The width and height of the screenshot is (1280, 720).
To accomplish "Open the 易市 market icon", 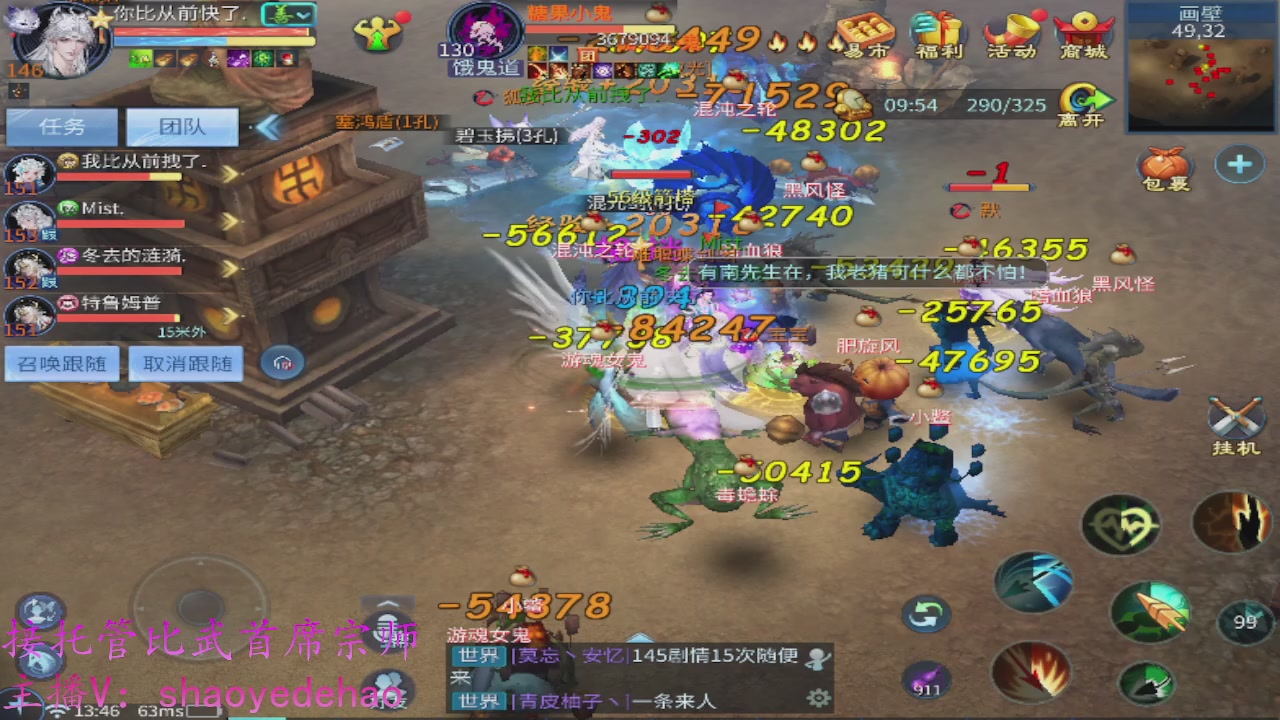I will pos(868,30).
